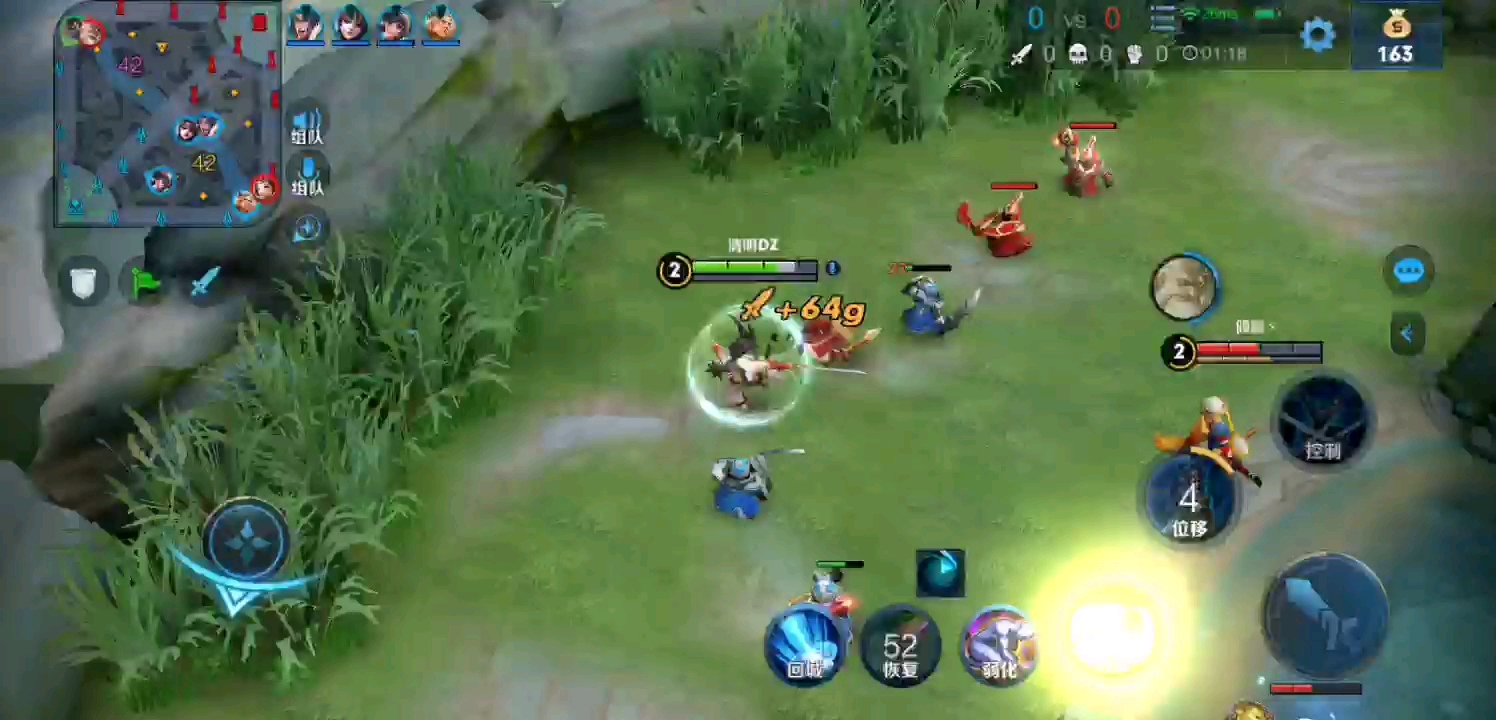Image resolution: width=1496 pixels, height=720 pixels.
Task: Click the blue collapse arrow button
Action: coord(1407,334)
